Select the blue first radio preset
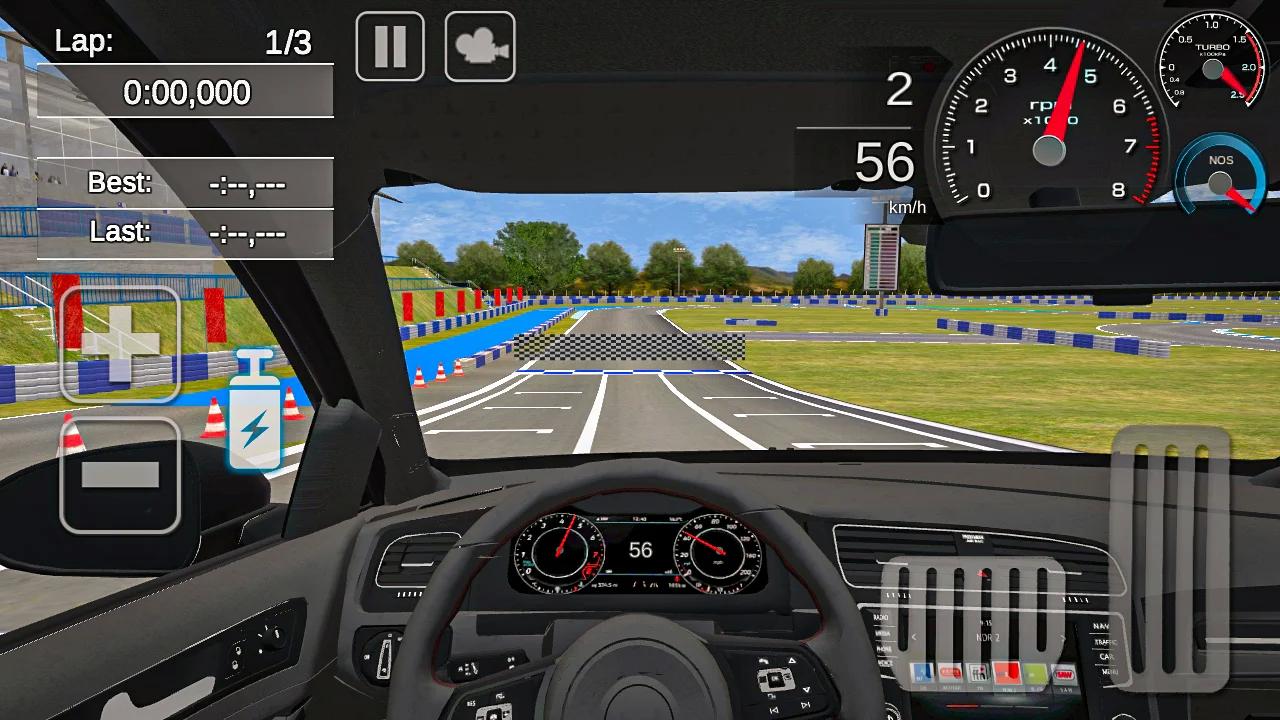Viewport: 1280px width, 720px height. point(921,673)
